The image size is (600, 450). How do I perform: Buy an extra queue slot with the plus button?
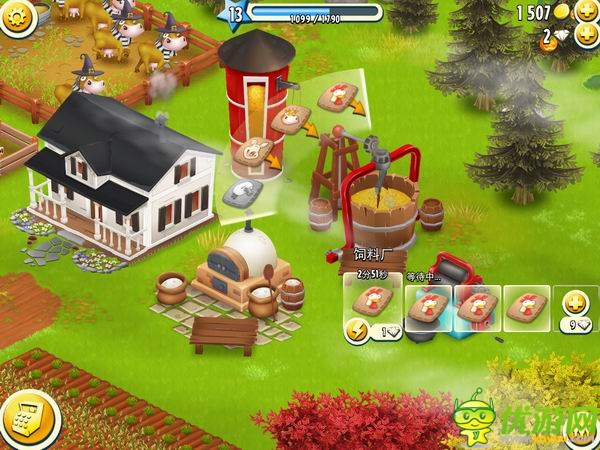click(x=576, y=302)
